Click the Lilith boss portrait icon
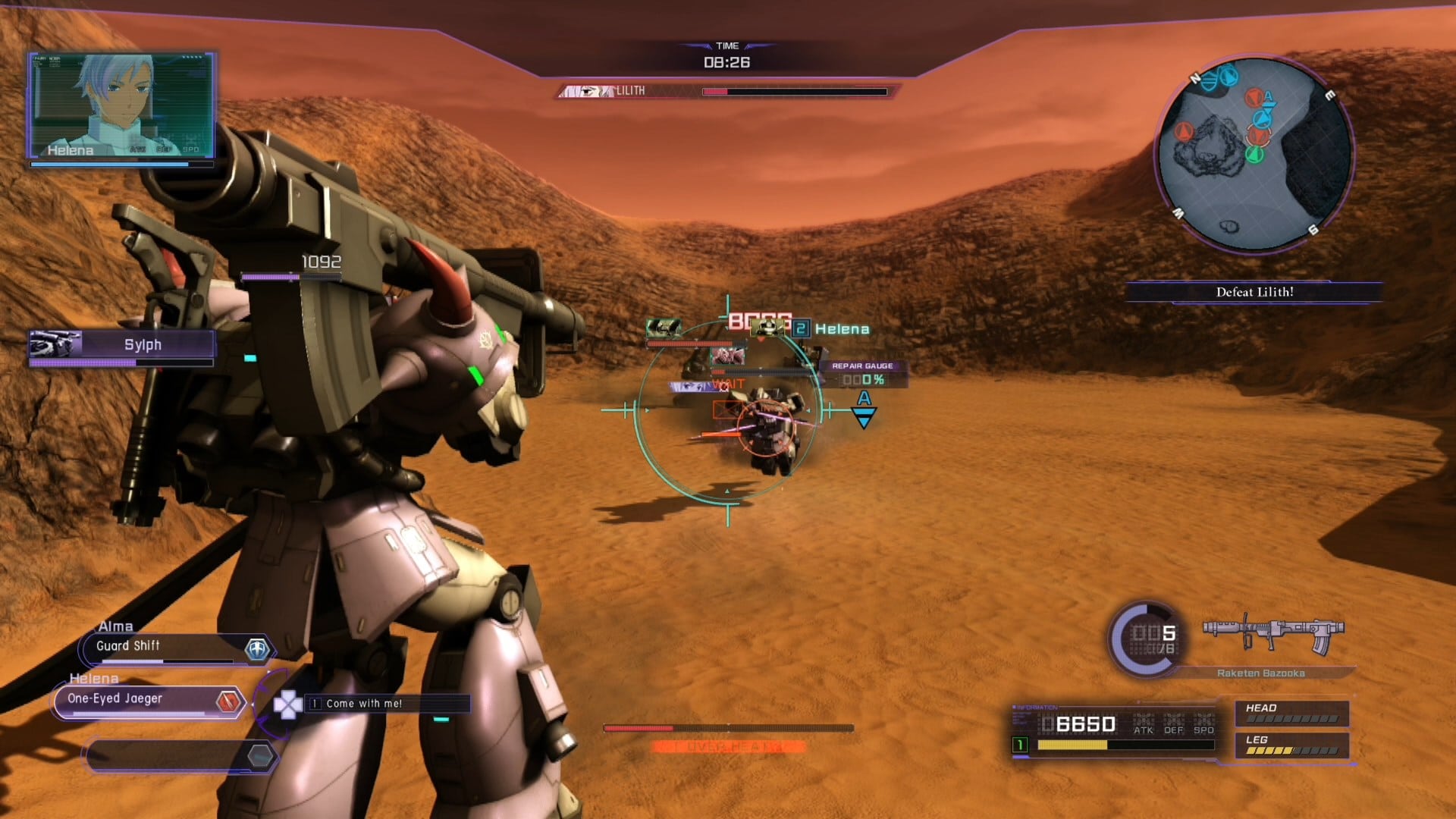 586,91
